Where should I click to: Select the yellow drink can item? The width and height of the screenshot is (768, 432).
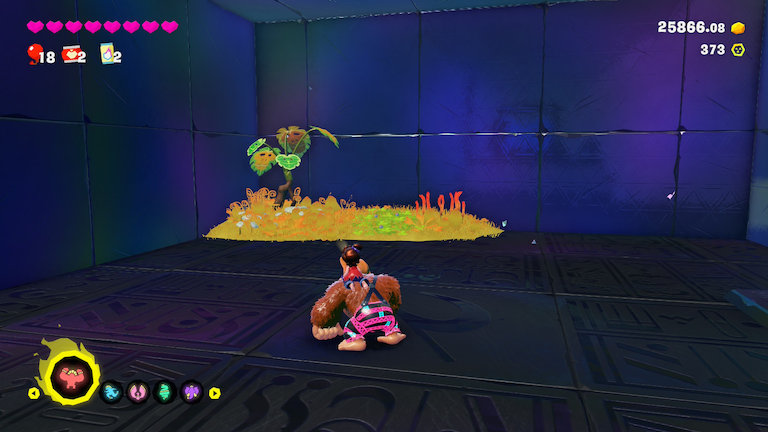pyautogui.click(x=107, y=54)
